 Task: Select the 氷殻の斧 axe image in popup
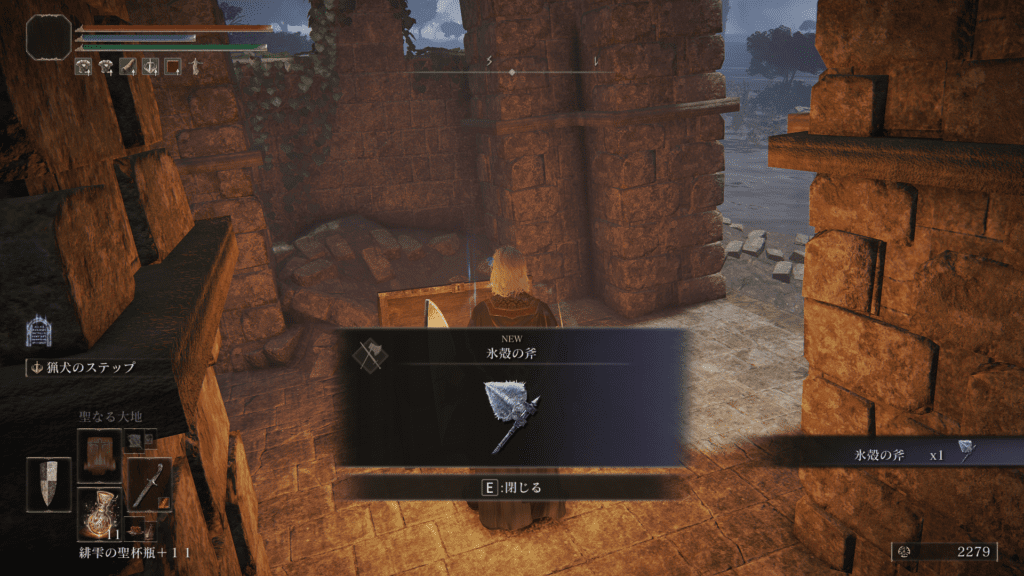tap(511, 414)
